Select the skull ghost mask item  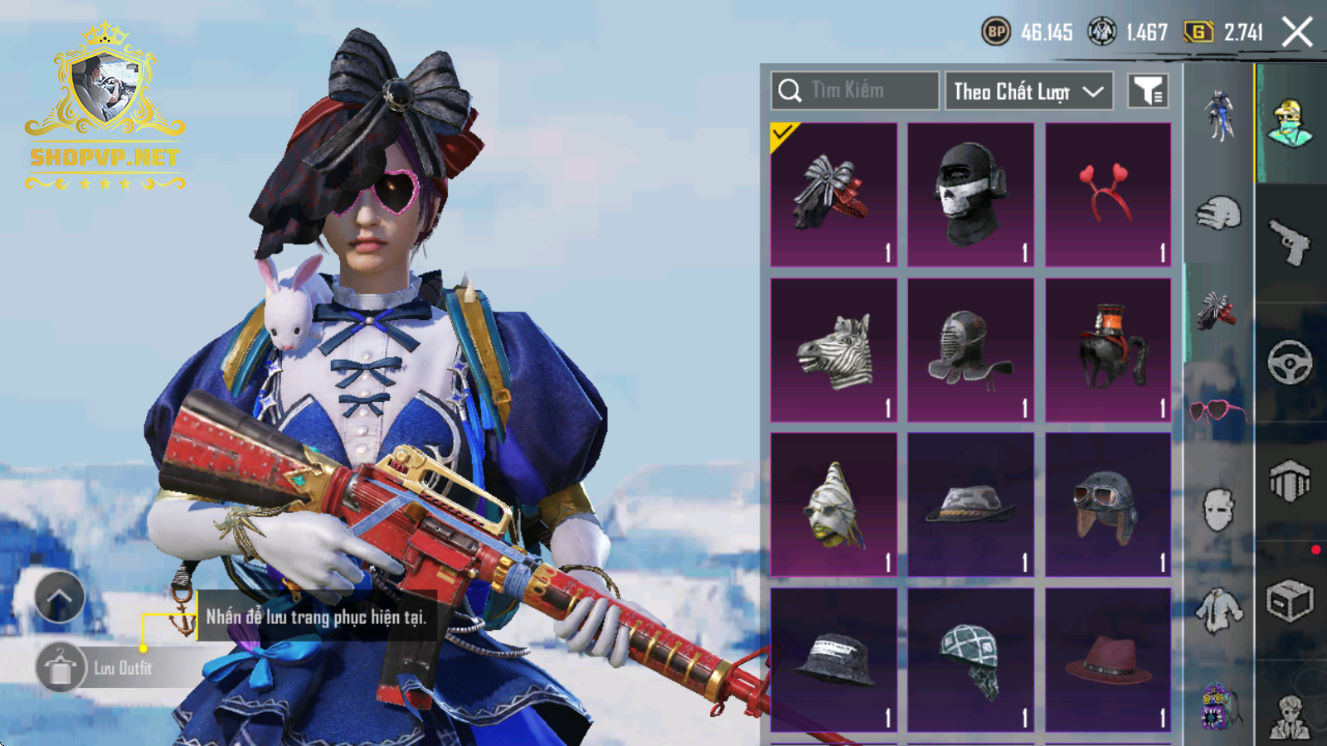pos(971,194)
